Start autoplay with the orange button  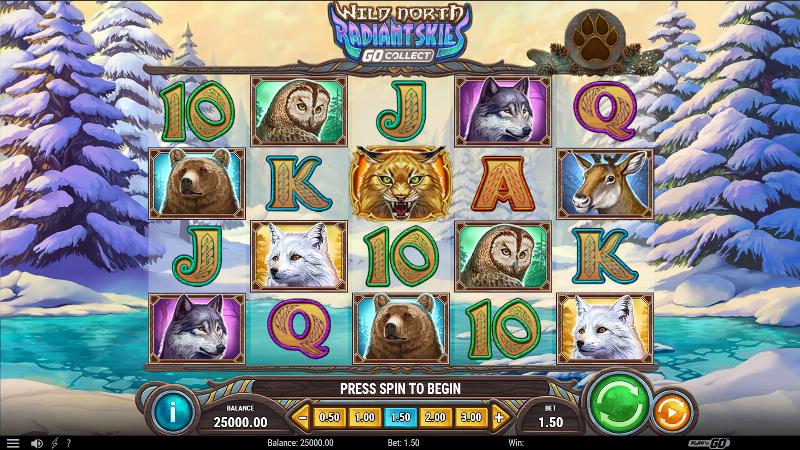point(669,411)
